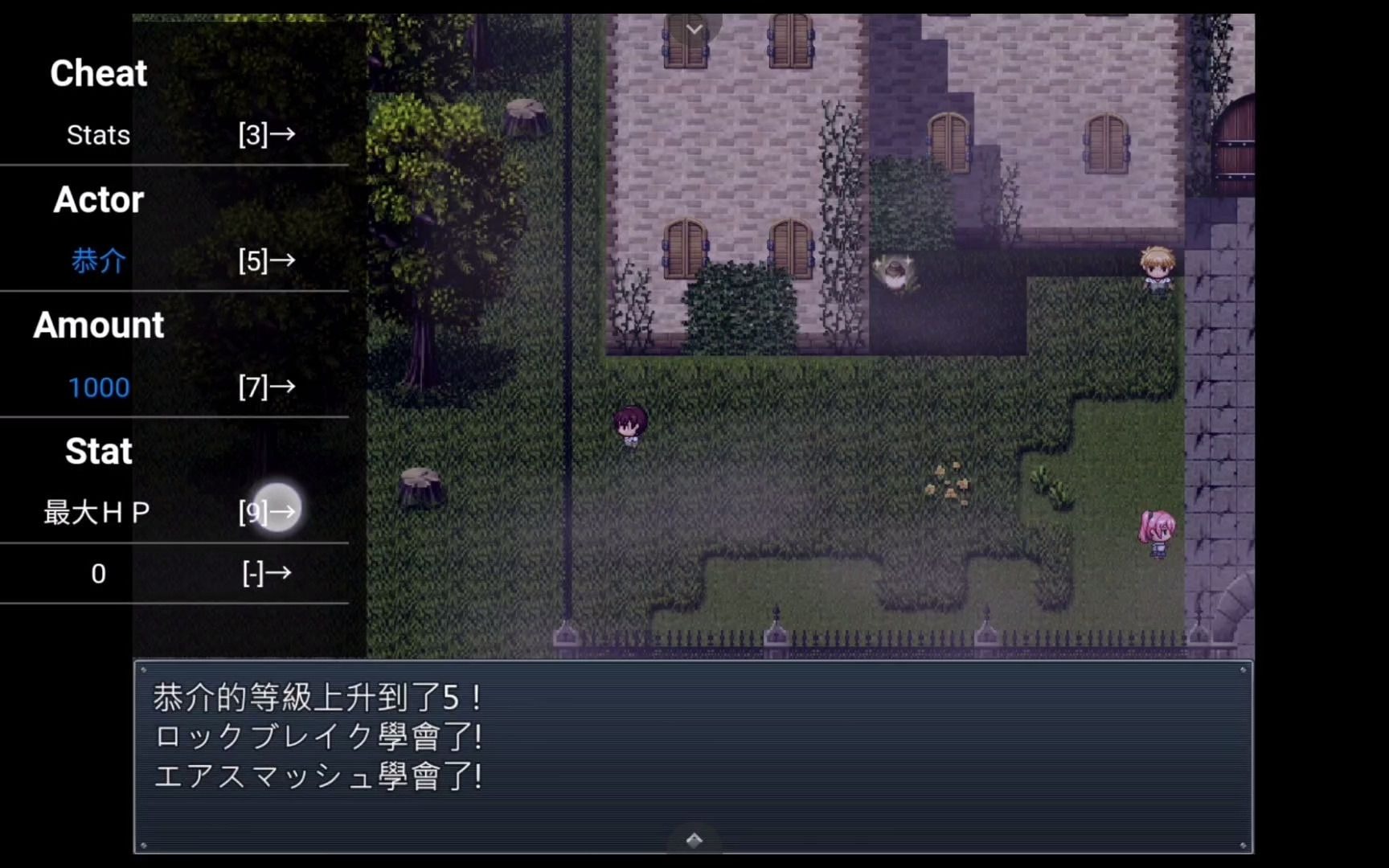Collapse the cheat panel with the top chevron

tap(694, 28)
